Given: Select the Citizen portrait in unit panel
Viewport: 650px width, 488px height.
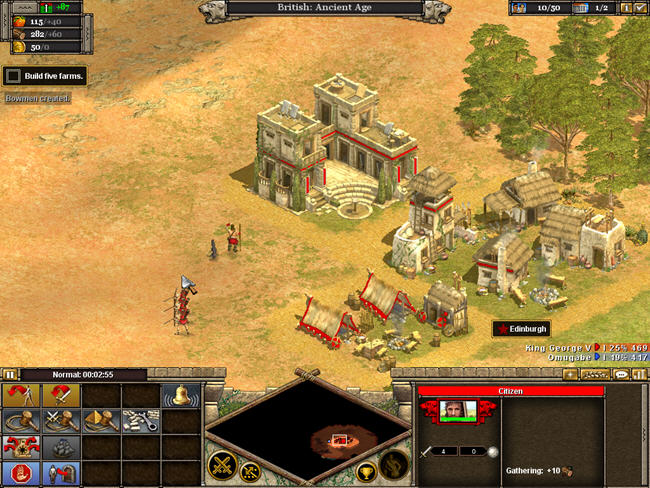Looking at the screenshot, I should point(458,412).
